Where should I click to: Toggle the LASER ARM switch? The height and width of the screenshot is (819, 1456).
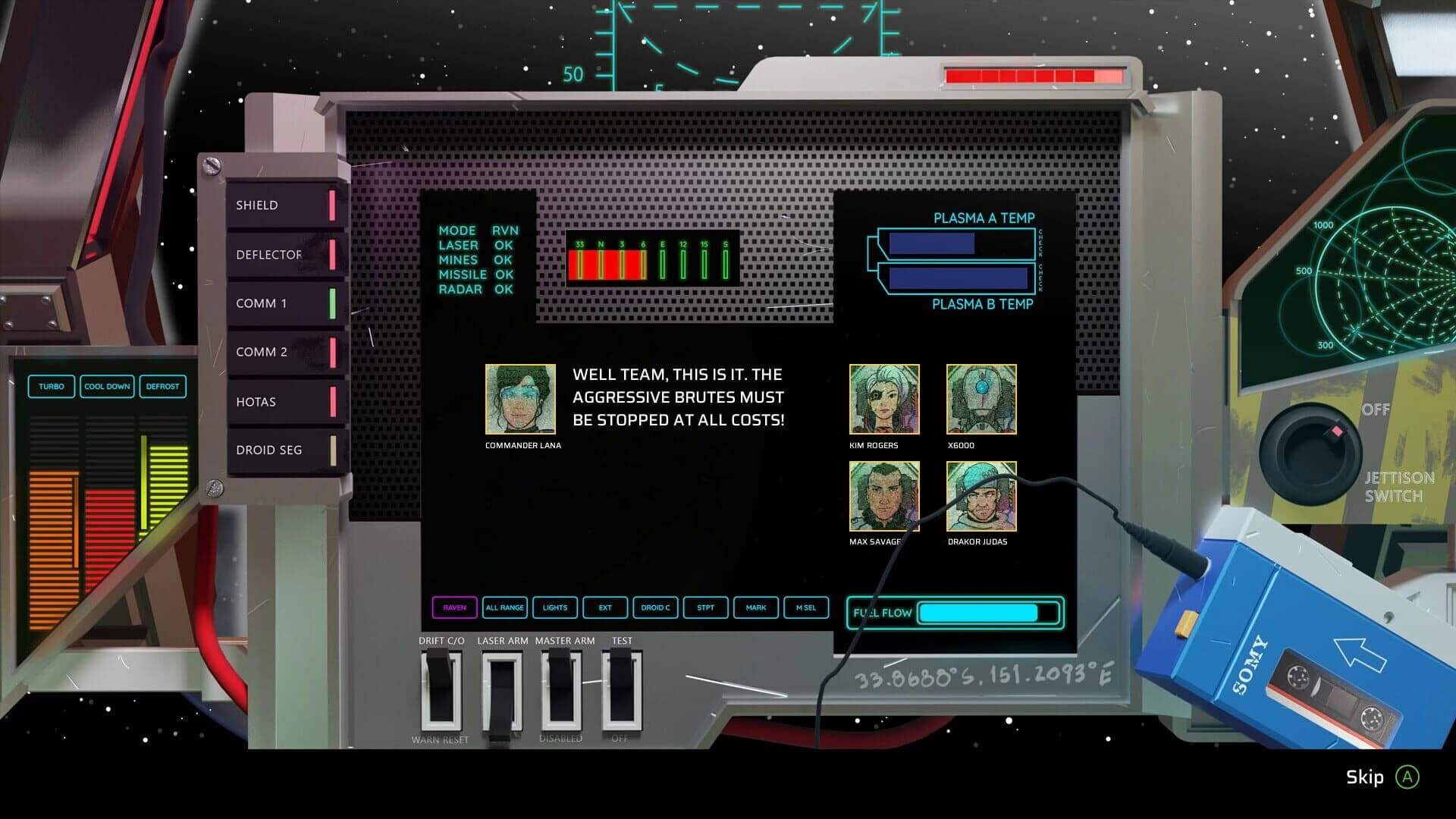(x=502, y=687)
